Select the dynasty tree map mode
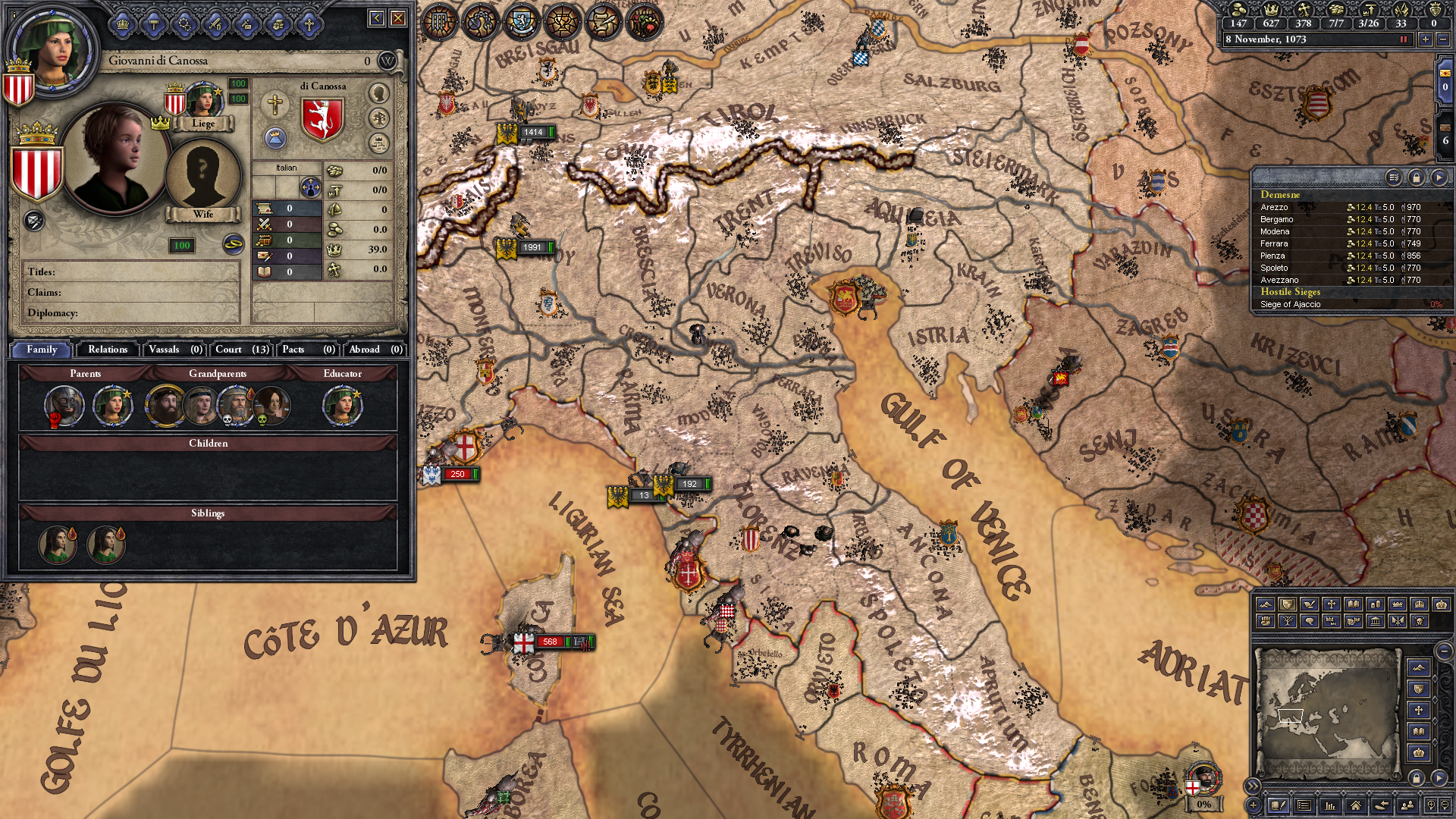The height and width of the screenshot is (819, 1456). tap(1286, 622)
